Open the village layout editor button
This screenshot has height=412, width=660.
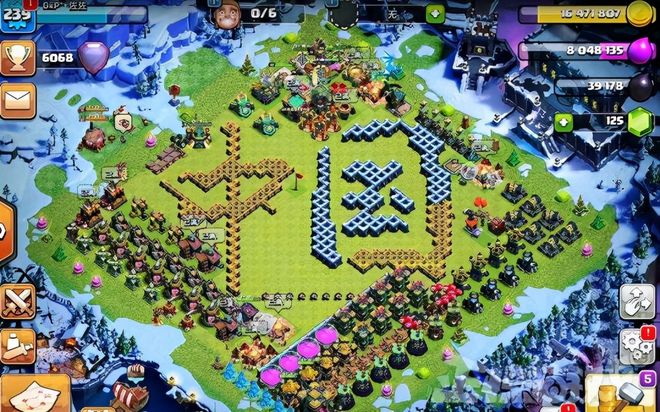(x=635, y=301)
